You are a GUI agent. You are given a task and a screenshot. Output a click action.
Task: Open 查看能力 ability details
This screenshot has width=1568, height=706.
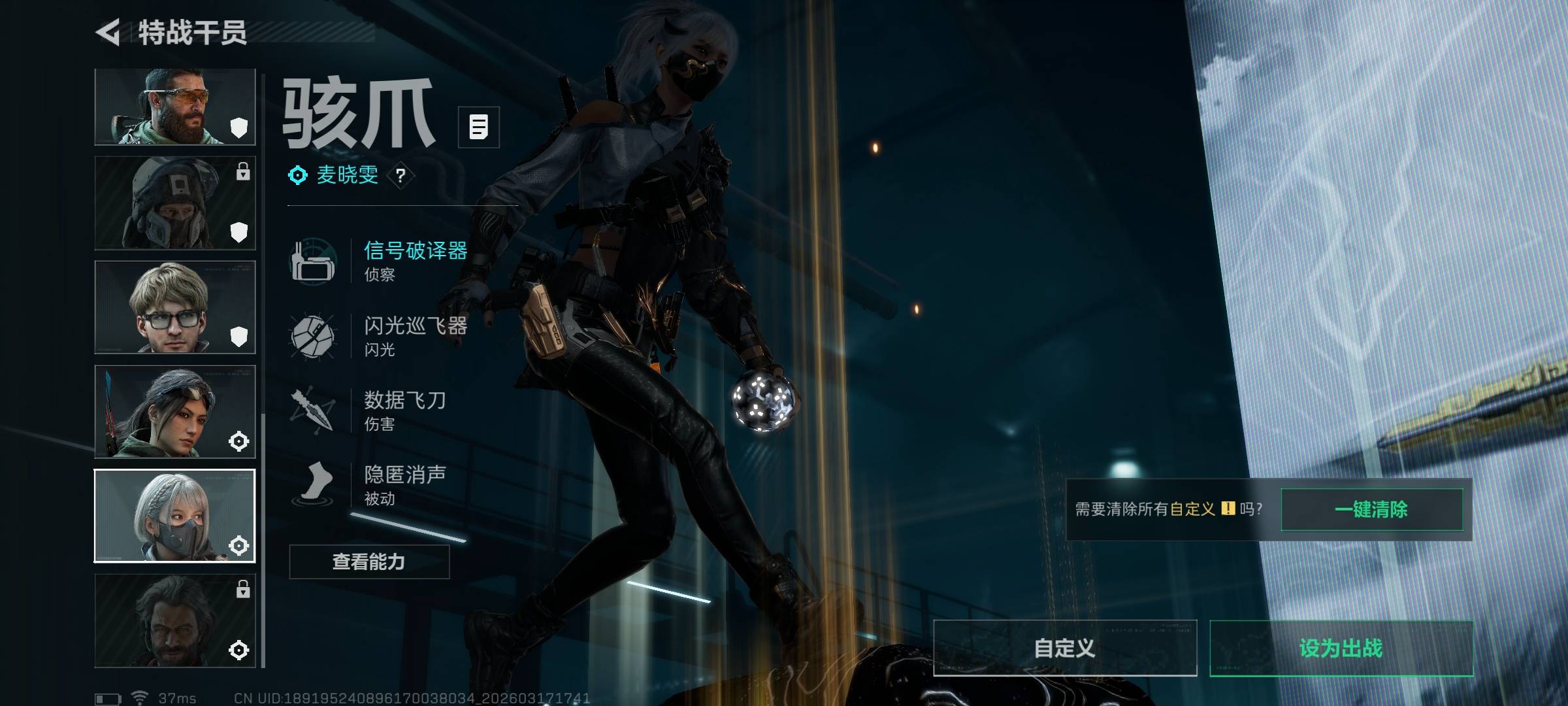(369, 562)
